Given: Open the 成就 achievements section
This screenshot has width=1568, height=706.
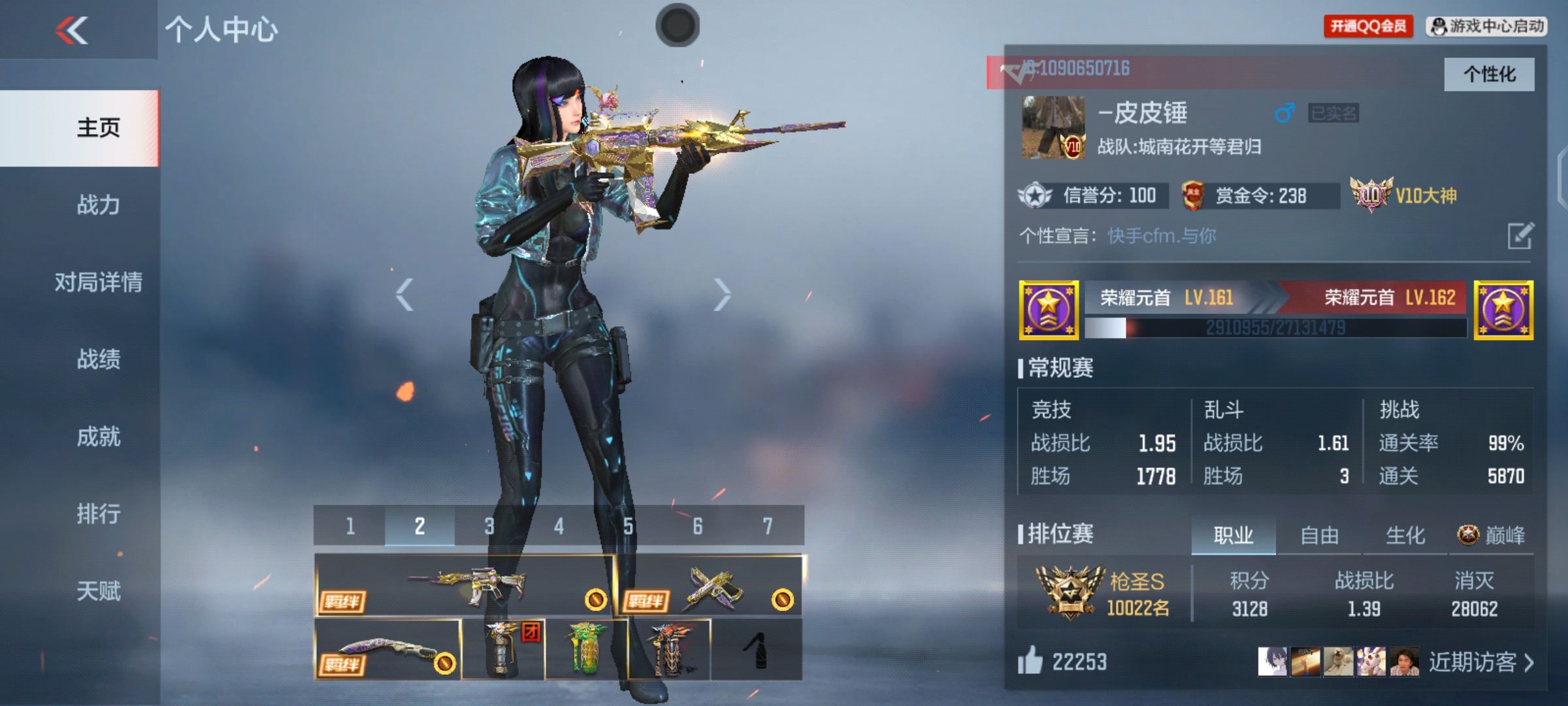Looking at the screenshot, I should [98, 436].
